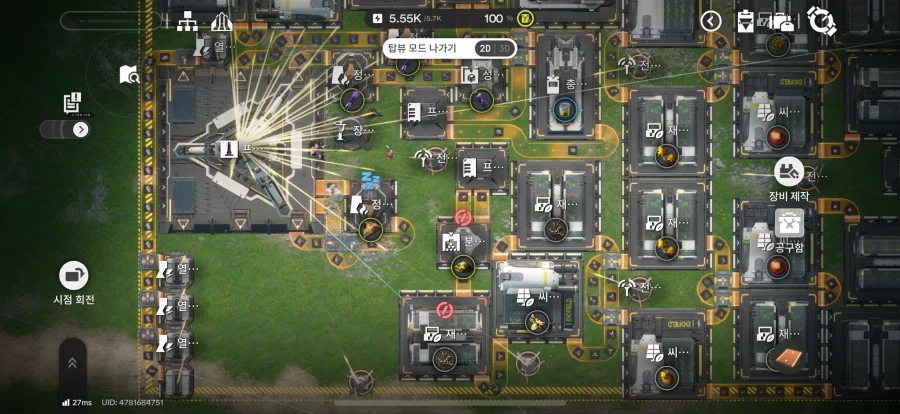This screenshot has width=900, height=414.
Task: Open the triple-arrow tower icon in top bar
Action: pos(221,21)
